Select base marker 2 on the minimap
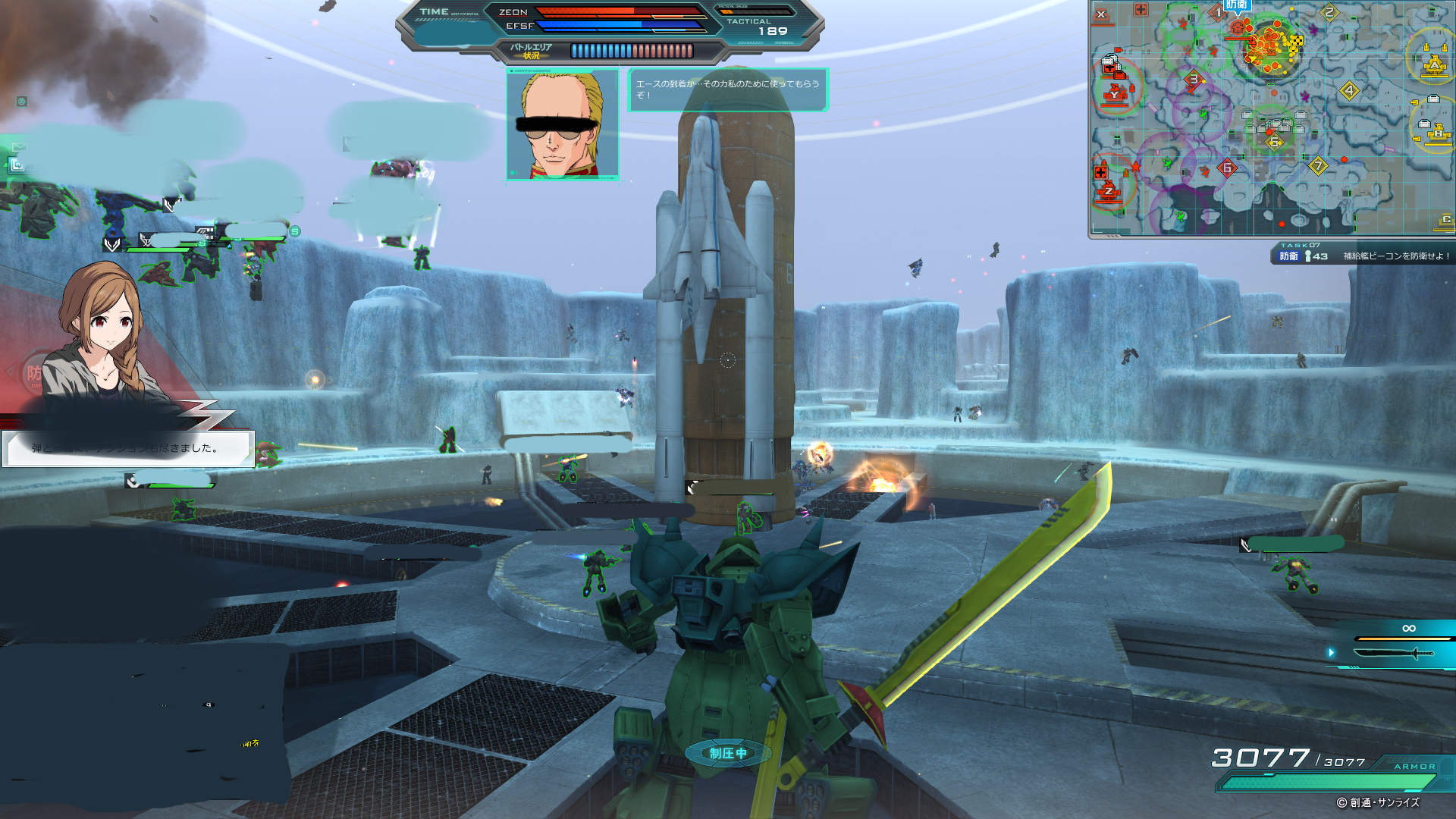 pyautogui.click(x=1329, y=13)
